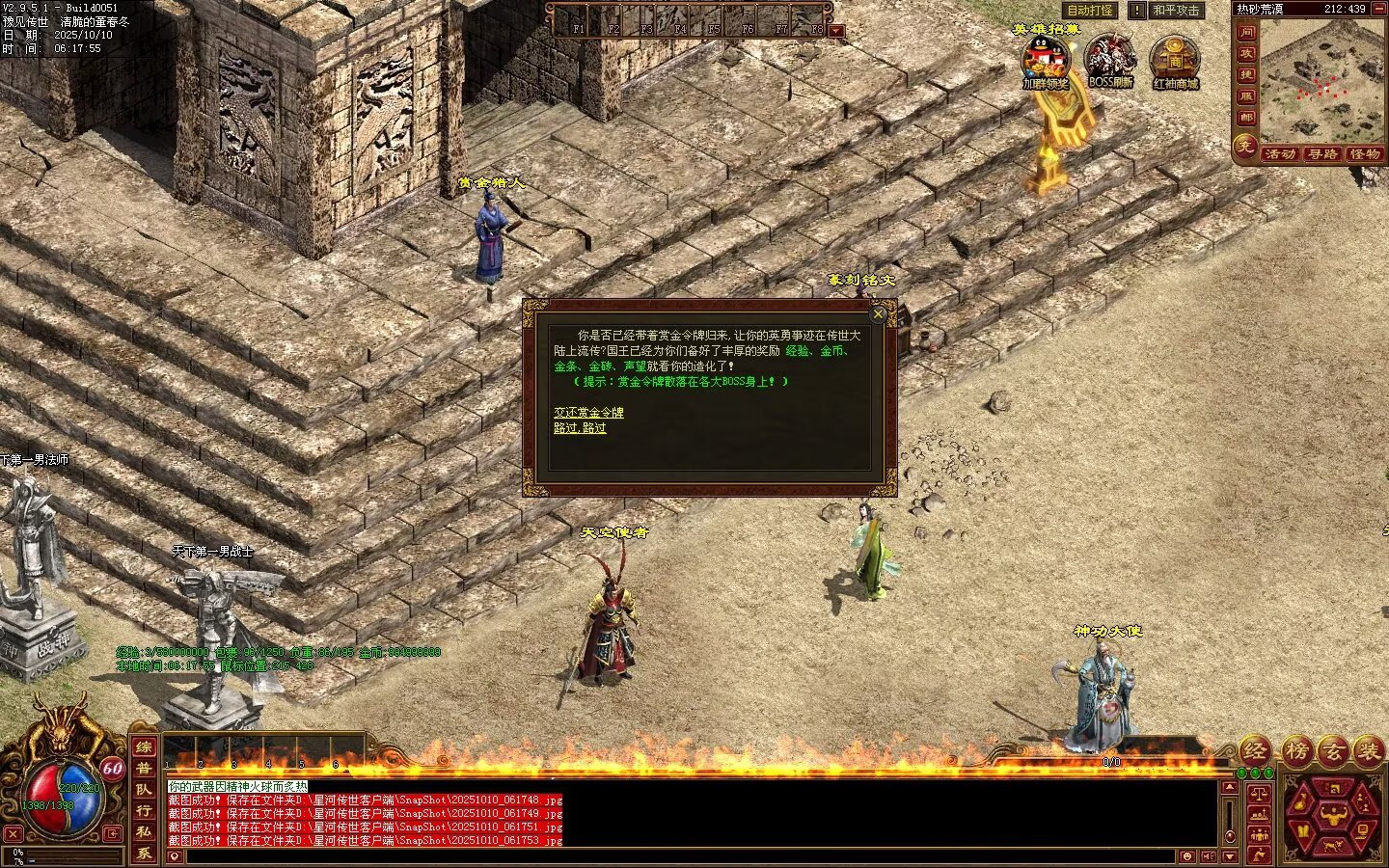The width and height of the screenshot is (1389, 868).
Task: Switch chat to the 私 private channel
Action: pos(143,831)
